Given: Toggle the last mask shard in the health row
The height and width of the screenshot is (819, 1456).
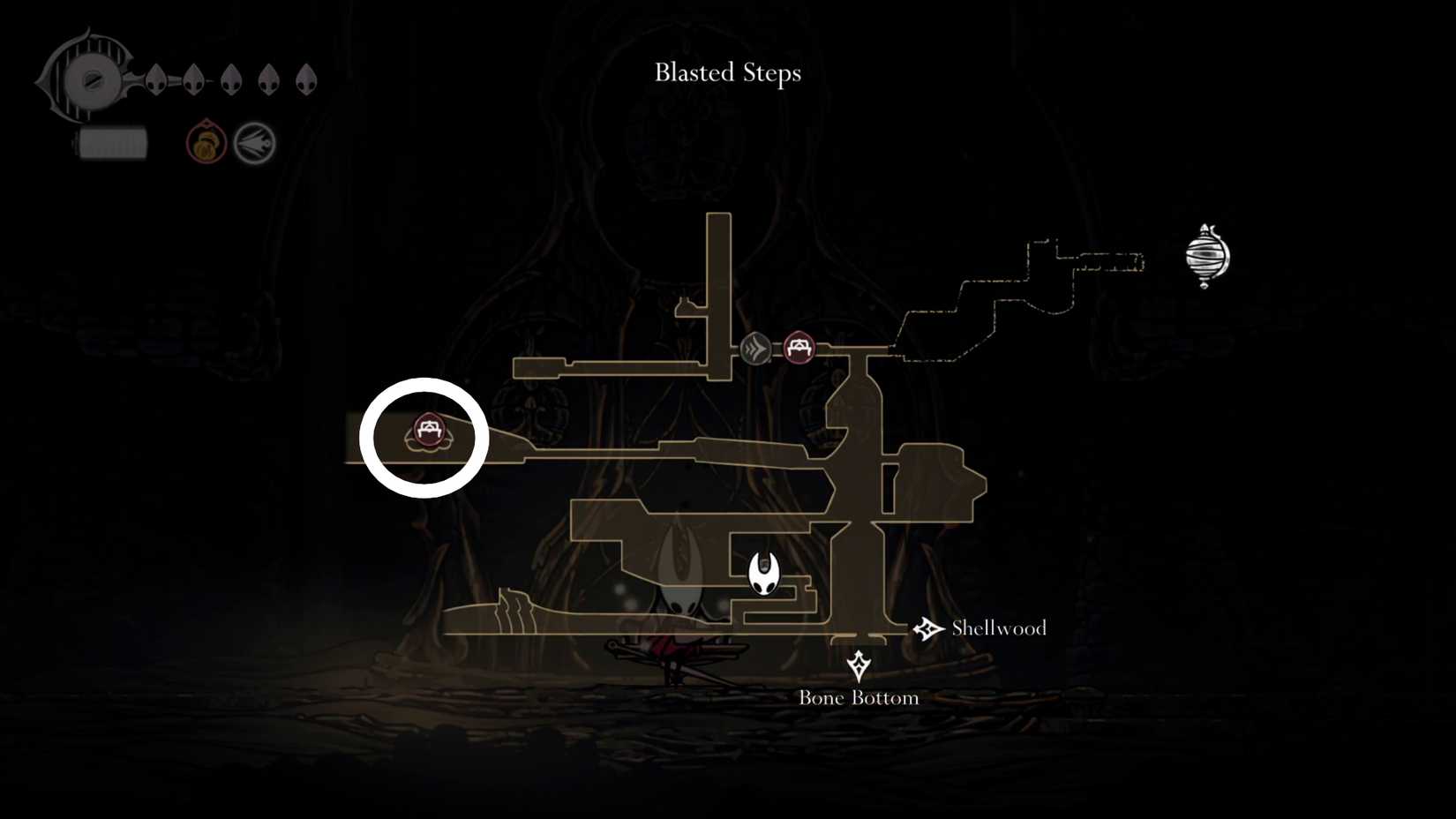Looking at the screenshot, I should tap(308, 79).
